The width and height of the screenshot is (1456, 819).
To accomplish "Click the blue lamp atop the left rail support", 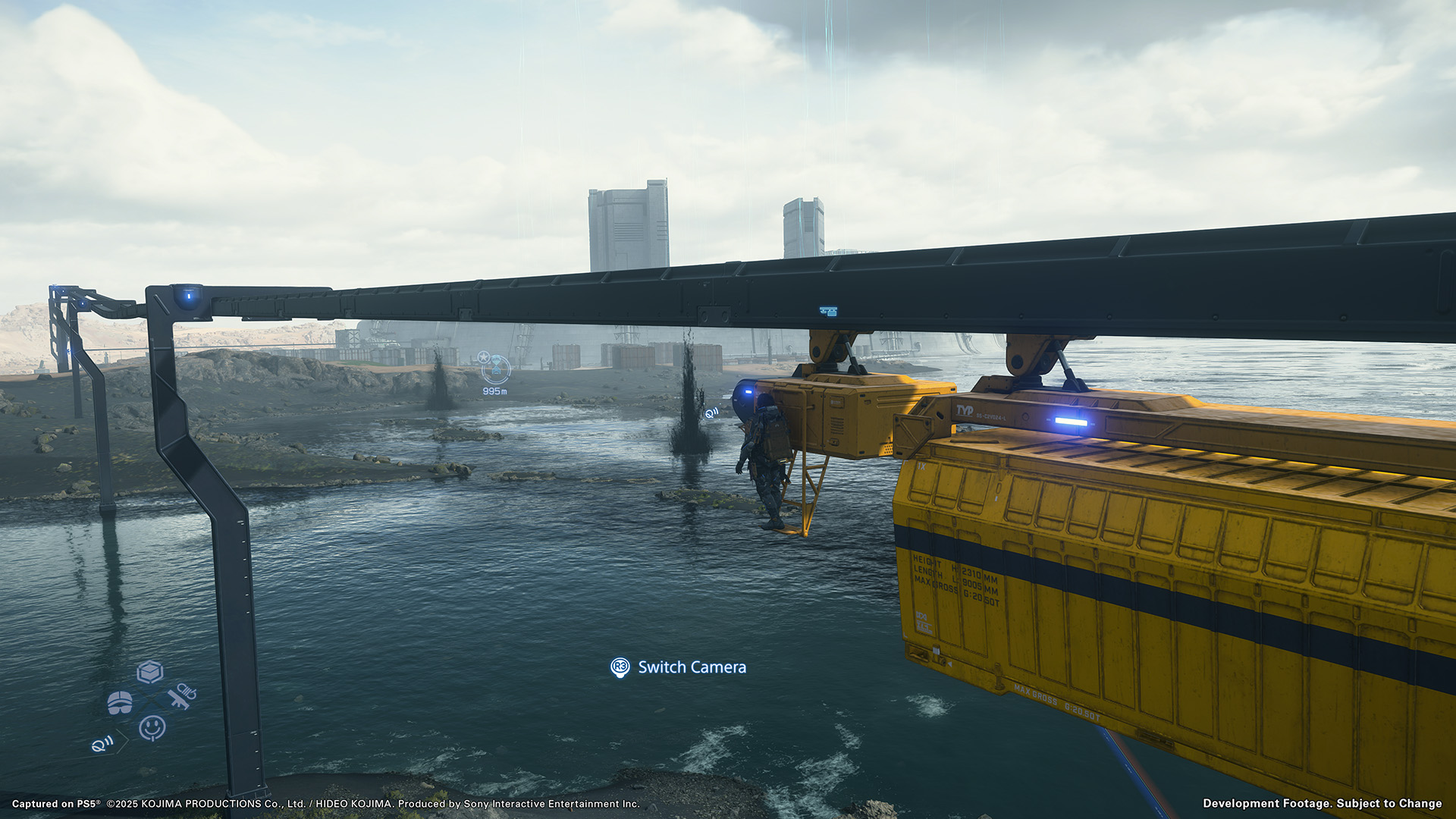I will coord(187,298).
